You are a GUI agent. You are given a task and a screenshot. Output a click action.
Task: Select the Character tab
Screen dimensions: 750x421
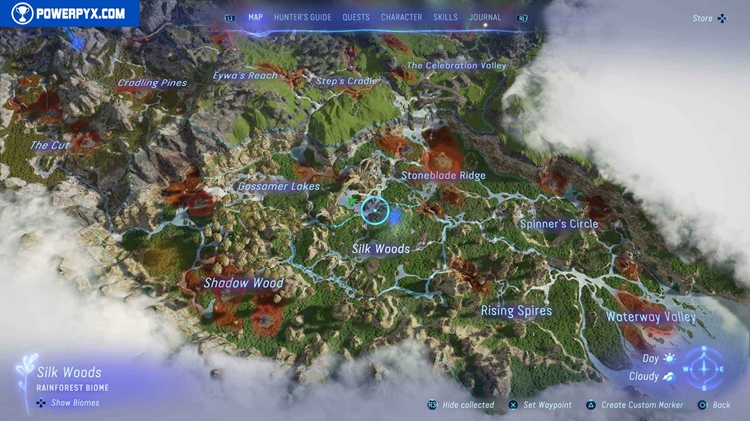(401, 17)
